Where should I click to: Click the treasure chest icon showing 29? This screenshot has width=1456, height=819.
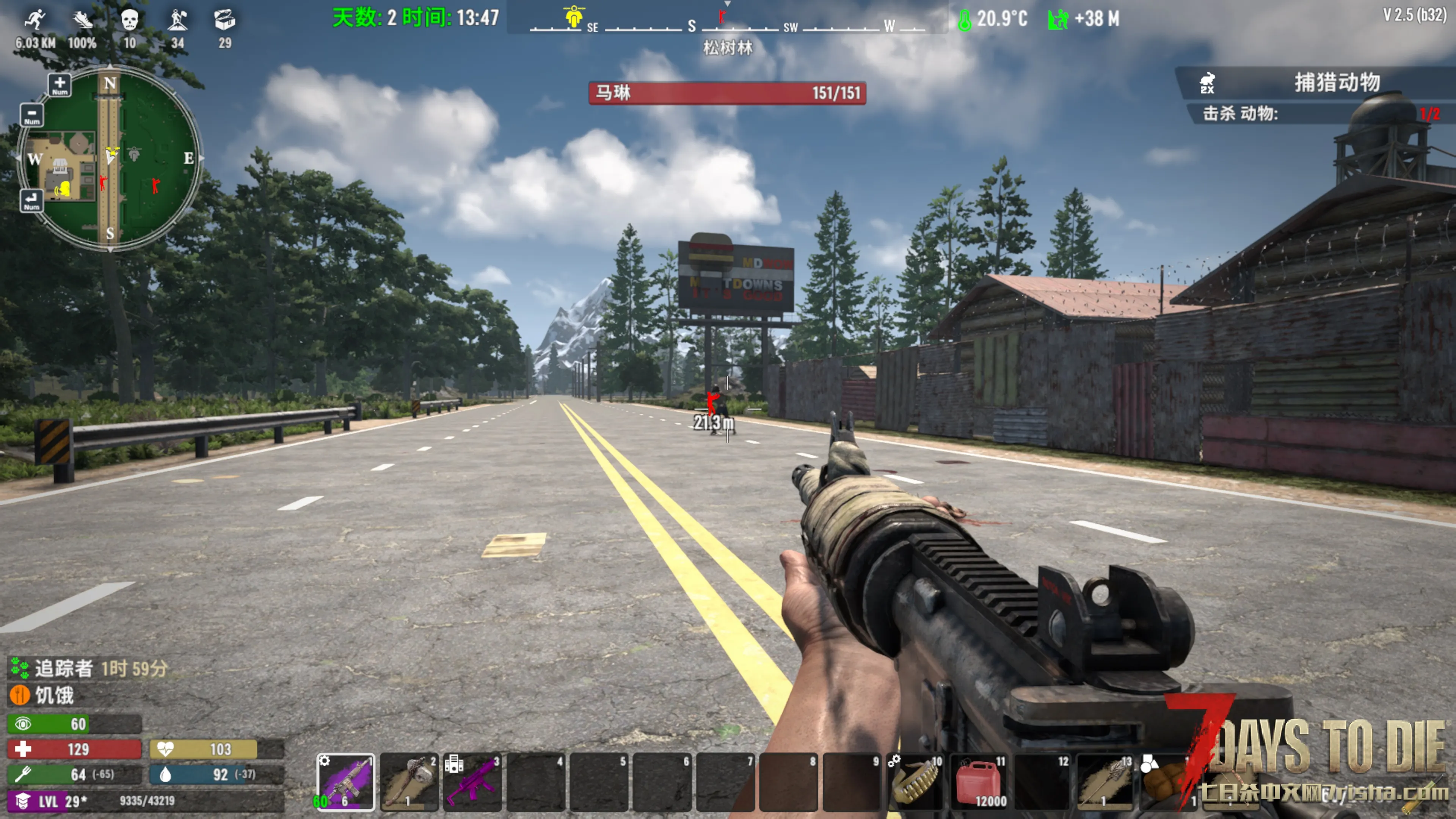point(224,20)
